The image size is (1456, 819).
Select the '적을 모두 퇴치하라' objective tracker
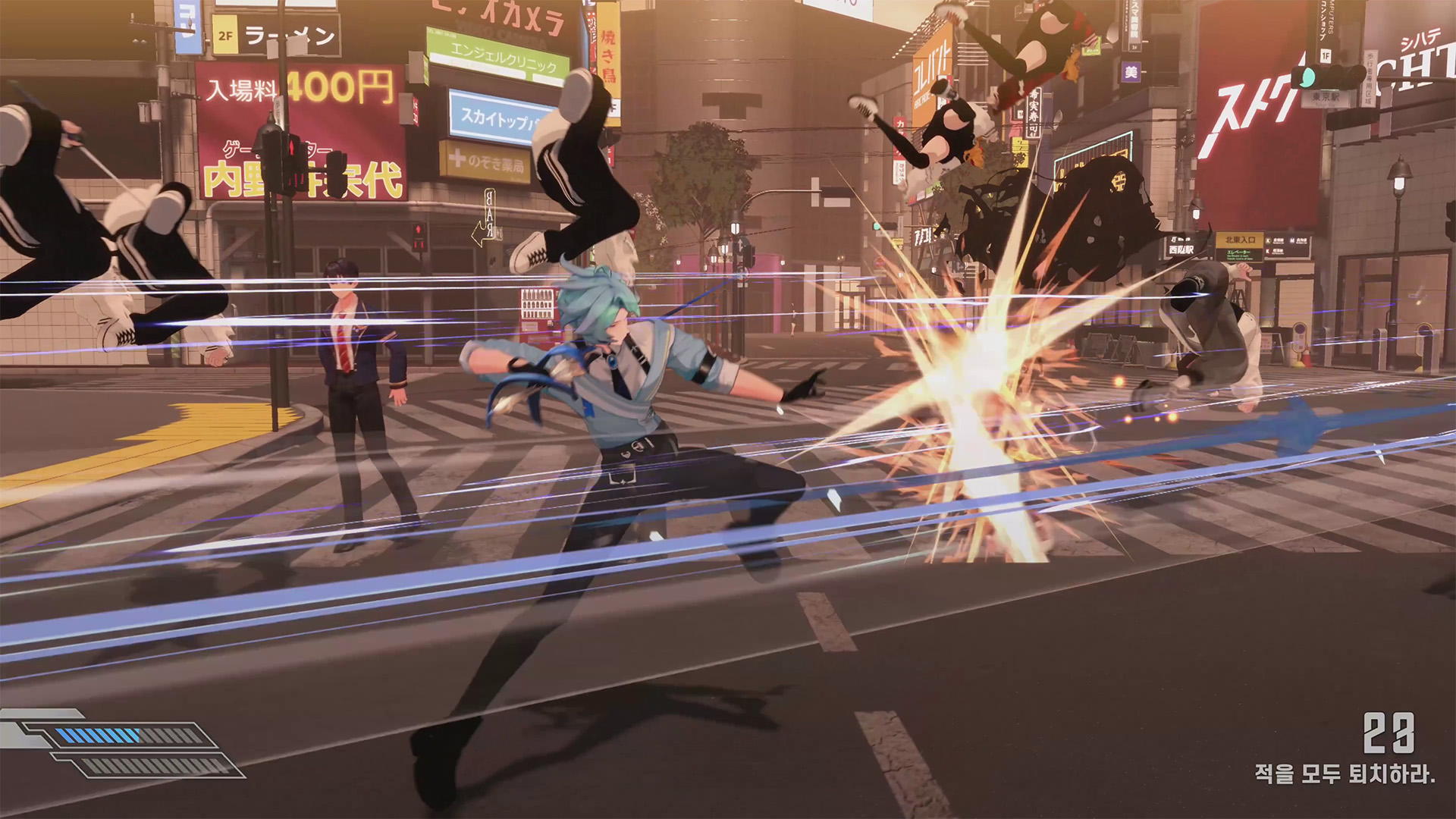(1344, 773)
